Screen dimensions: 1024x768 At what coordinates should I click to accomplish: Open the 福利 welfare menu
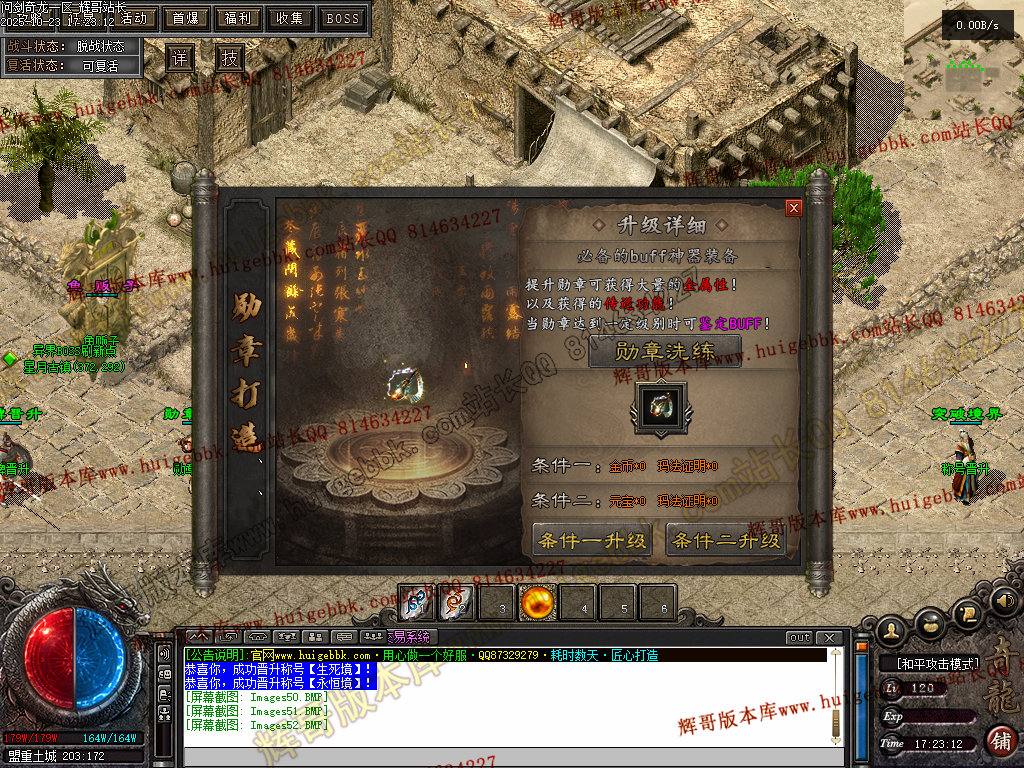(x=238, y=18)
